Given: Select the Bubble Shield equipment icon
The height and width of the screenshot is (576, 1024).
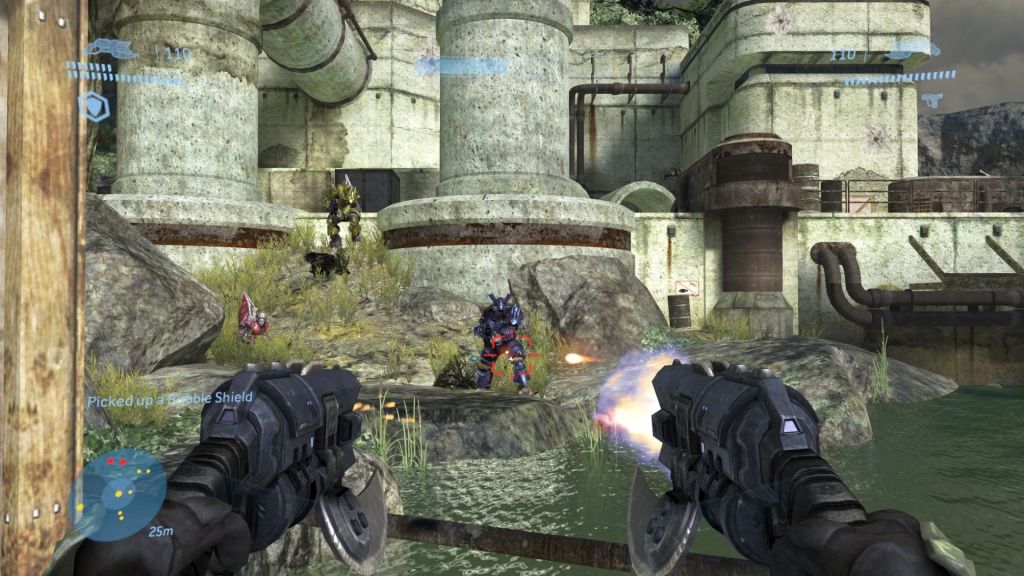Looking at the screenshot, I should point(95,106).
